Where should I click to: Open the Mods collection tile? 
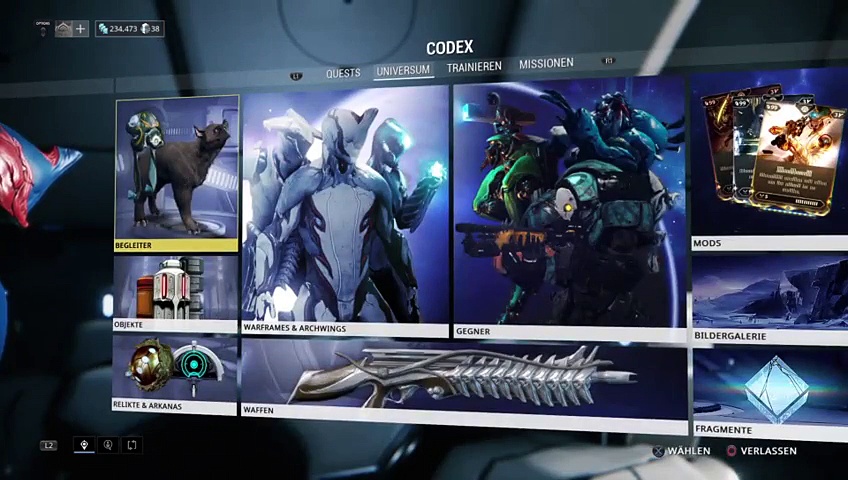point(768,160)
